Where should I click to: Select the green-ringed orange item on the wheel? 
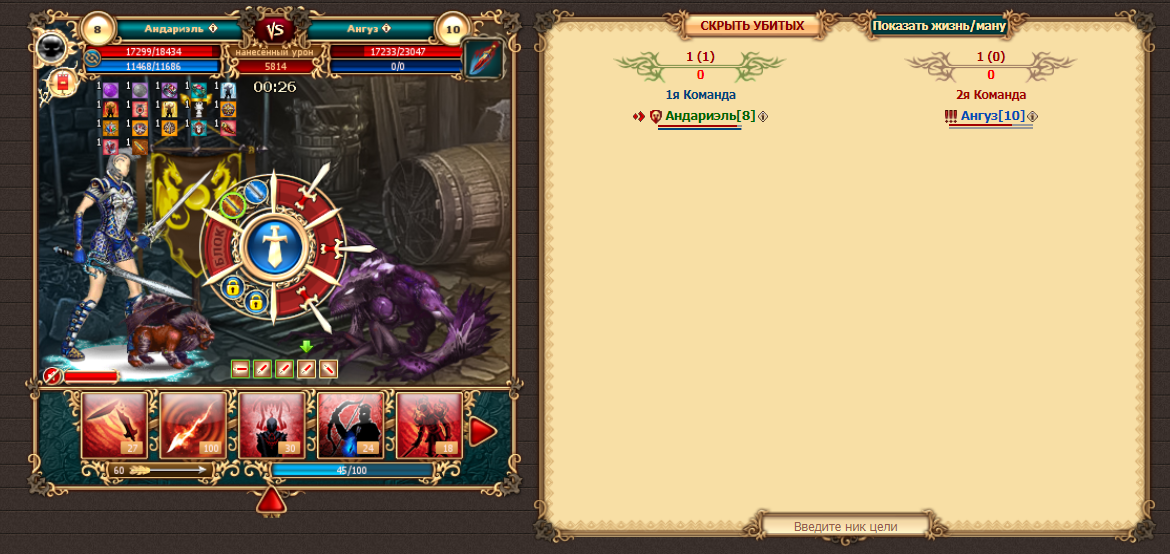[232, 204]
